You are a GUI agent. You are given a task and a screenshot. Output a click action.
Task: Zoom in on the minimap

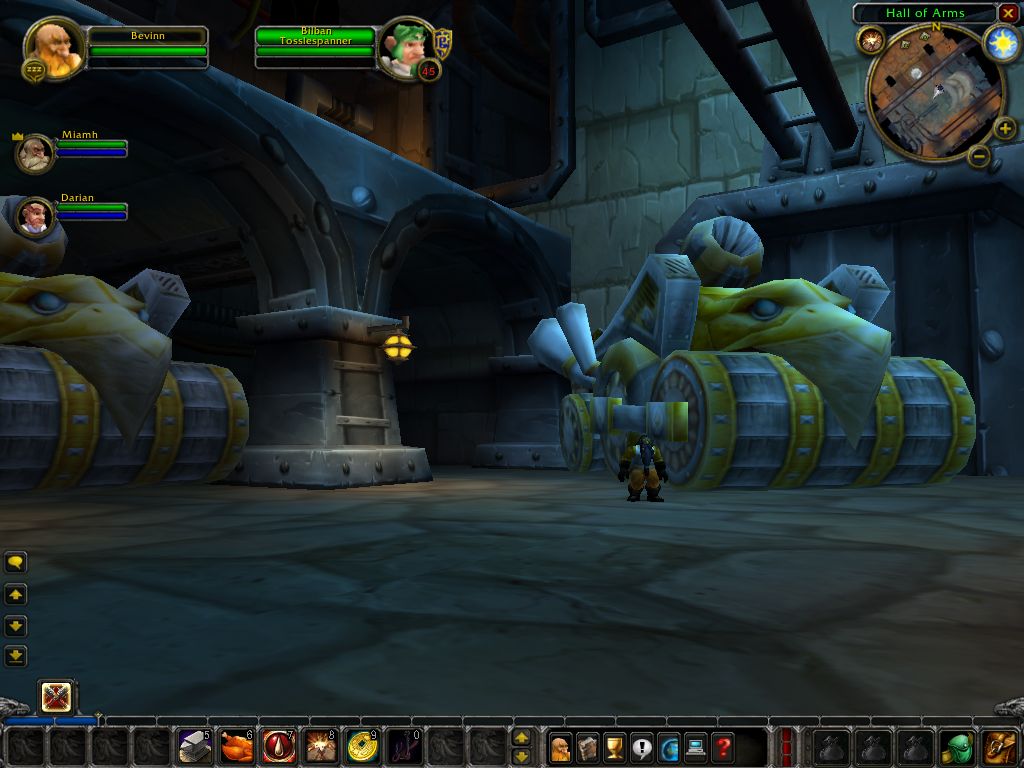tap(1004, 127)
